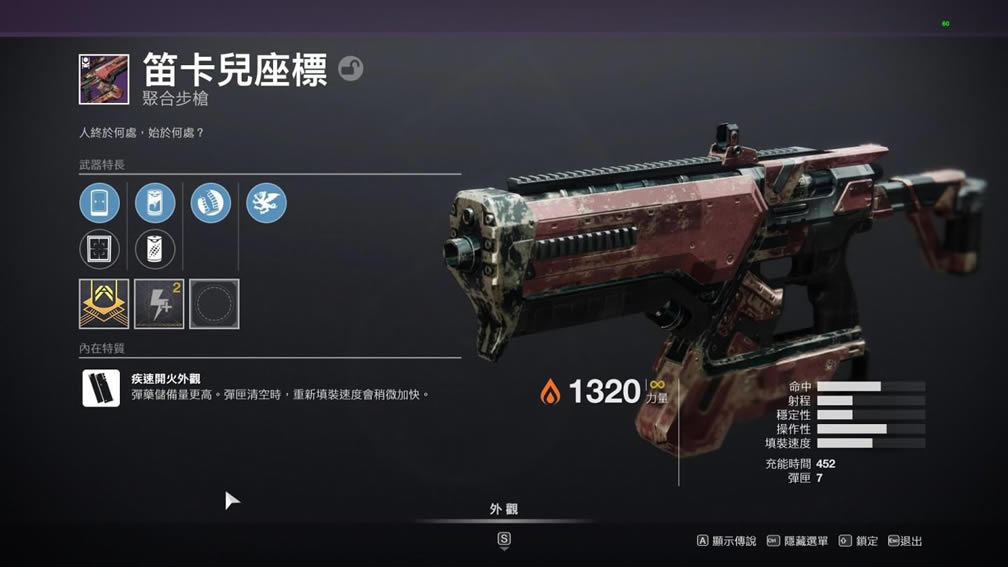1008x567 pixels.
Task: Inspect the 疾速開火外觀 intrinsic trait icon
Action: click(x=101, y=388)
